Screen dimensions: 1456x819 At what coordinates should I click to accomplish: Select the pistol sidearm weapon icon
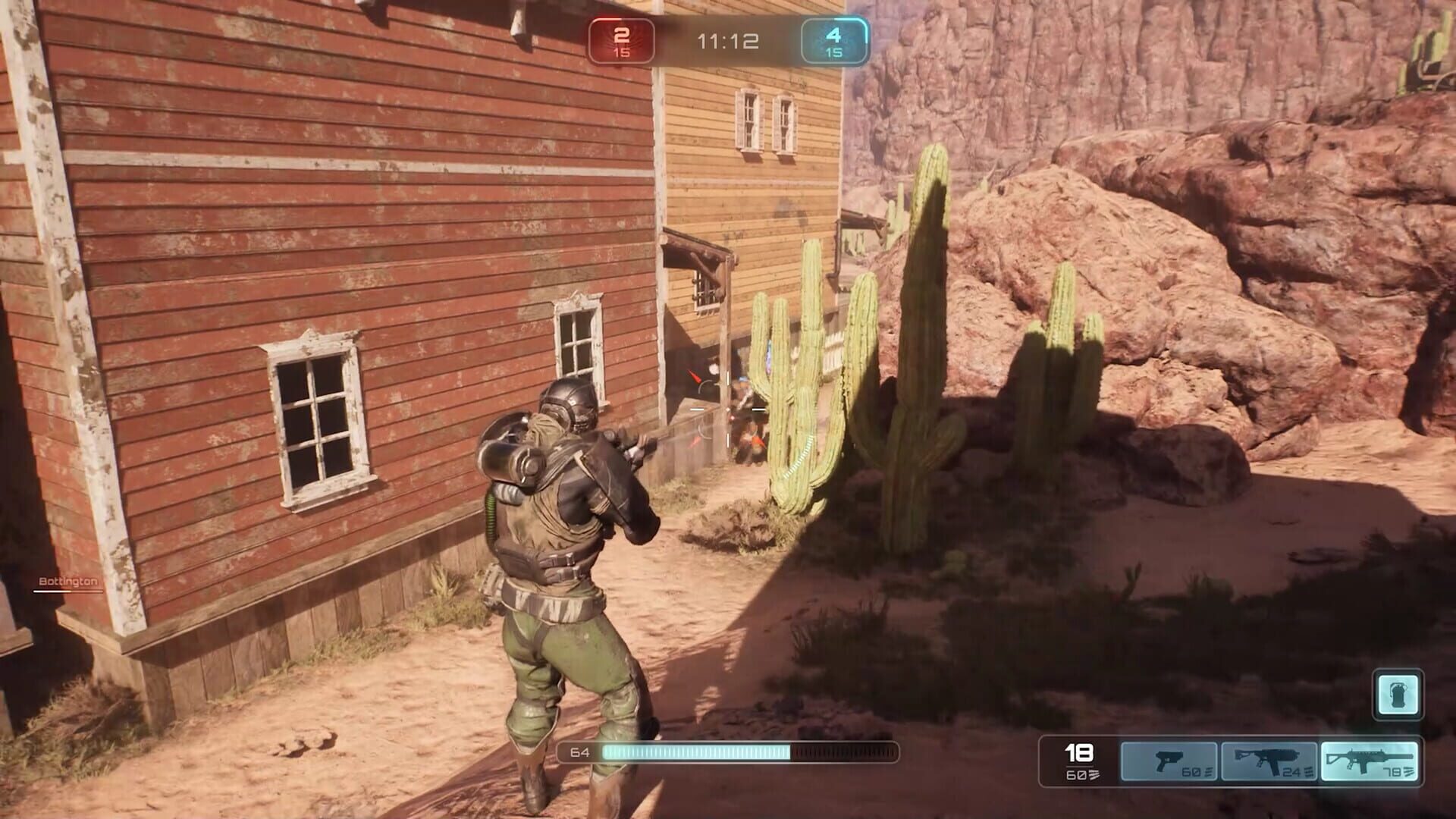1172,761
